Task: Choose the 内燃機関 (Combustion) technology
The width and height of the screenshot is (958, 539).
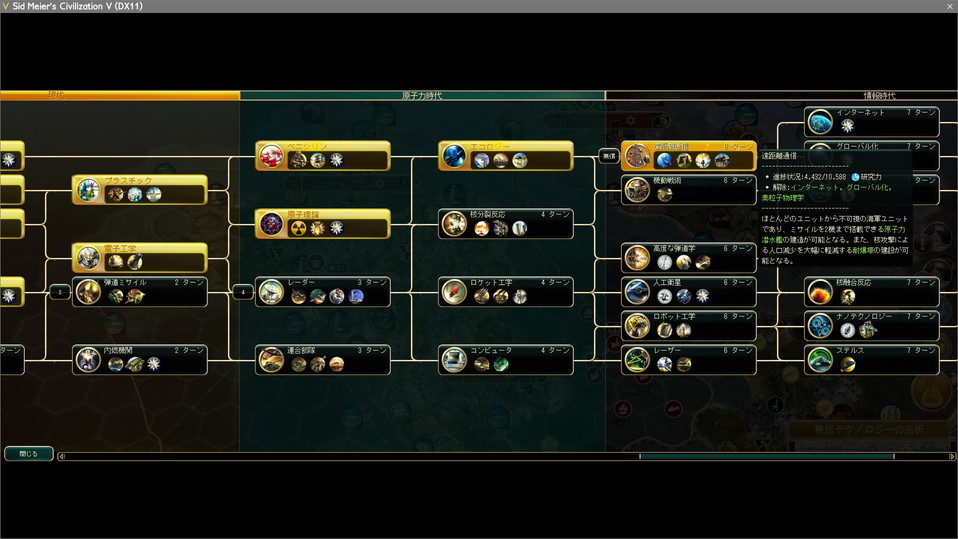Action: click(140, 359)
